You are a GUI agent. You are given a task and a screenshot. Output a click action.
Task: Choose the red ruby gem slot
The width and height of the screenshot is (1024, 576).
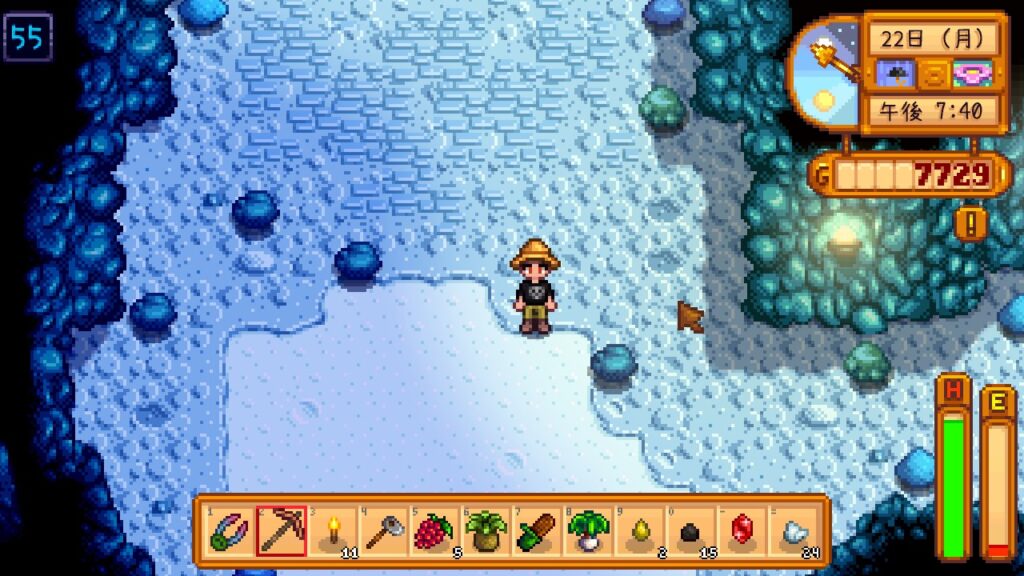pyautogui.click(x=742, y=531)
